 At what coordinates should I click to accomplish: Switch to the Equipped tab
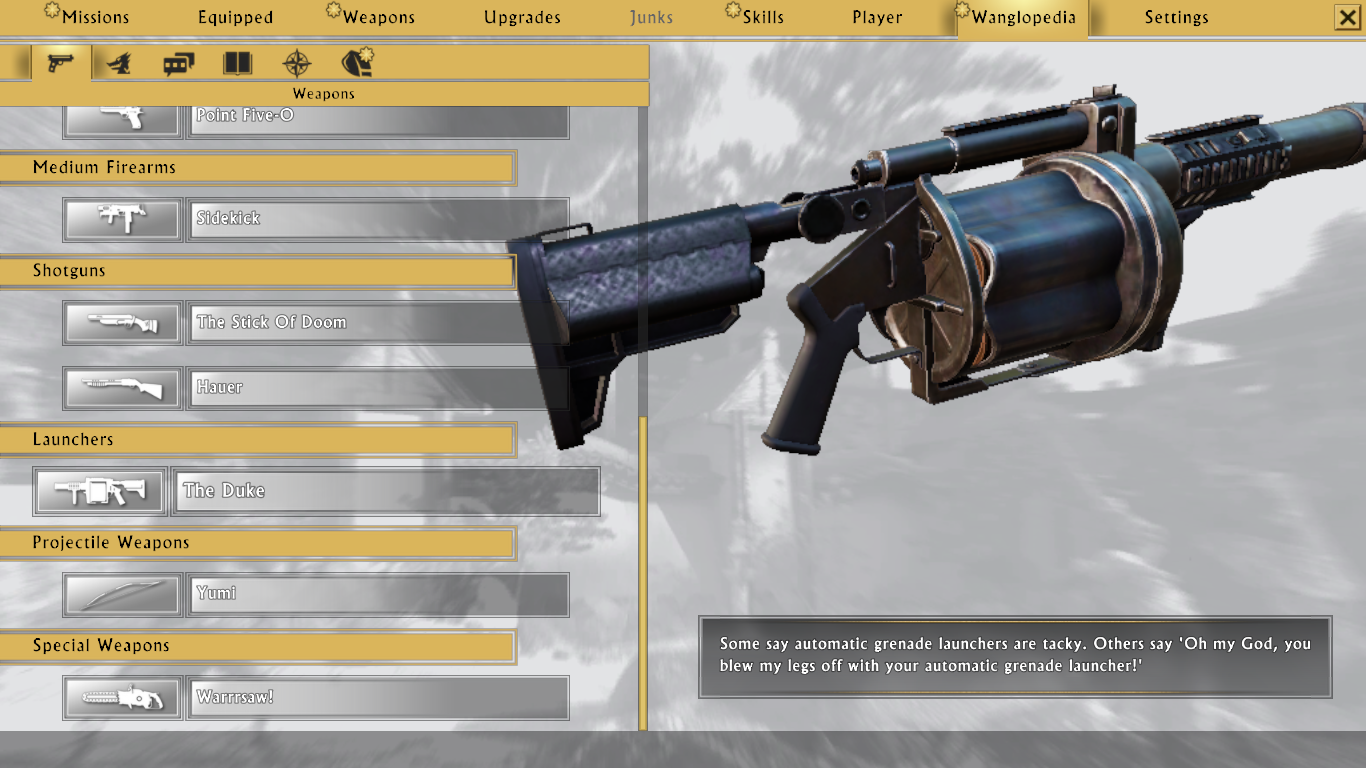(235, 18)
